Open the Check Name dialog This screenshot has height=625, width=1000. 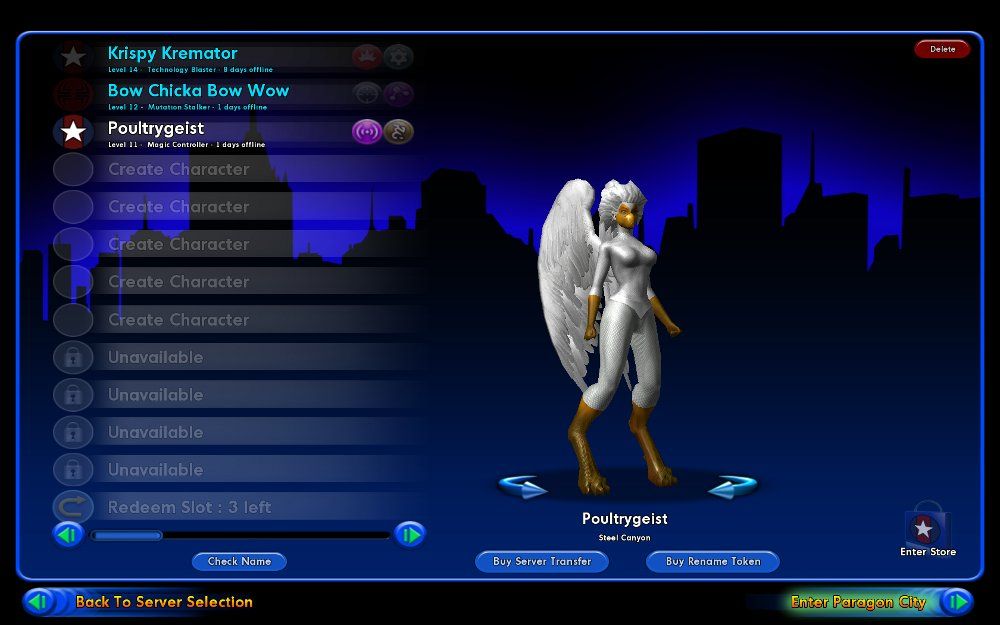pyautogui.click(x=239, y=561)
